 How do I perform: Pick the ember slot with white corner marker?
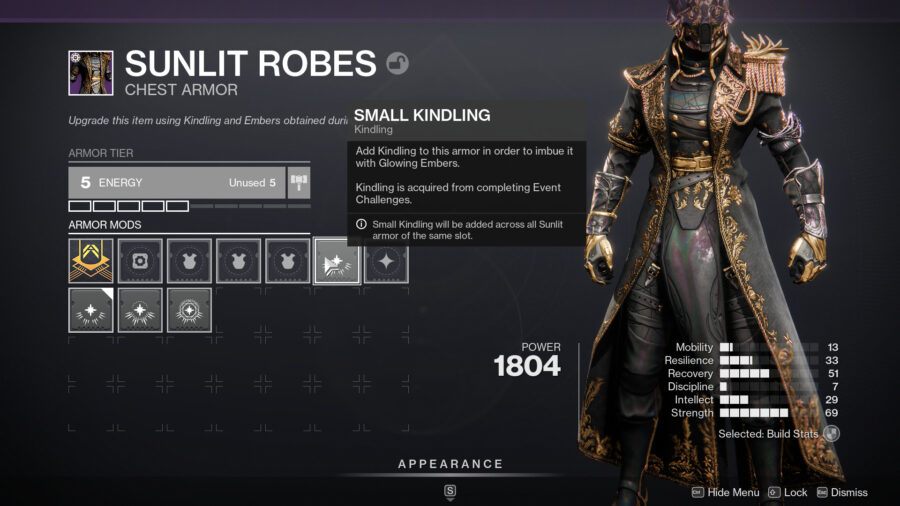click(x=90, y=310)
